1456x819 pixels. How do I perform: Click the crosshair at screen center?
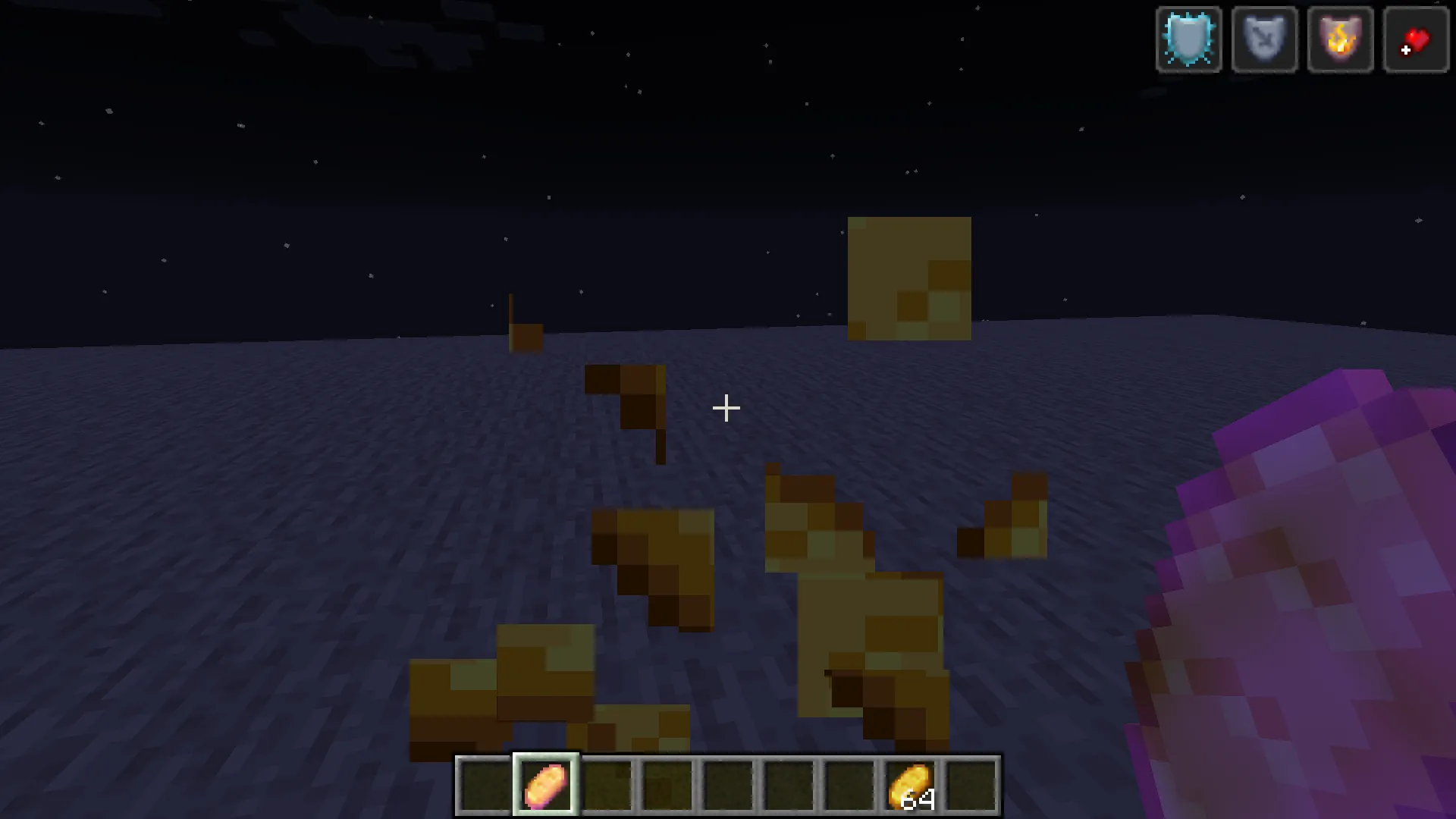726,408
